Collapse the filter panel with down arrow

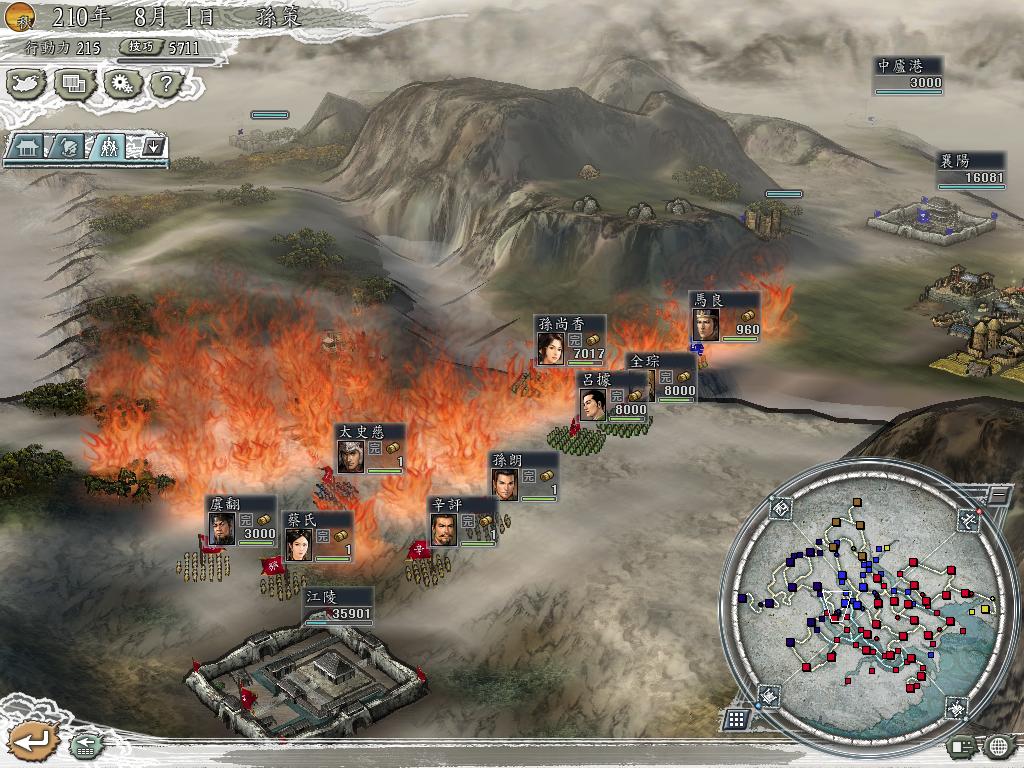(153, 147)
